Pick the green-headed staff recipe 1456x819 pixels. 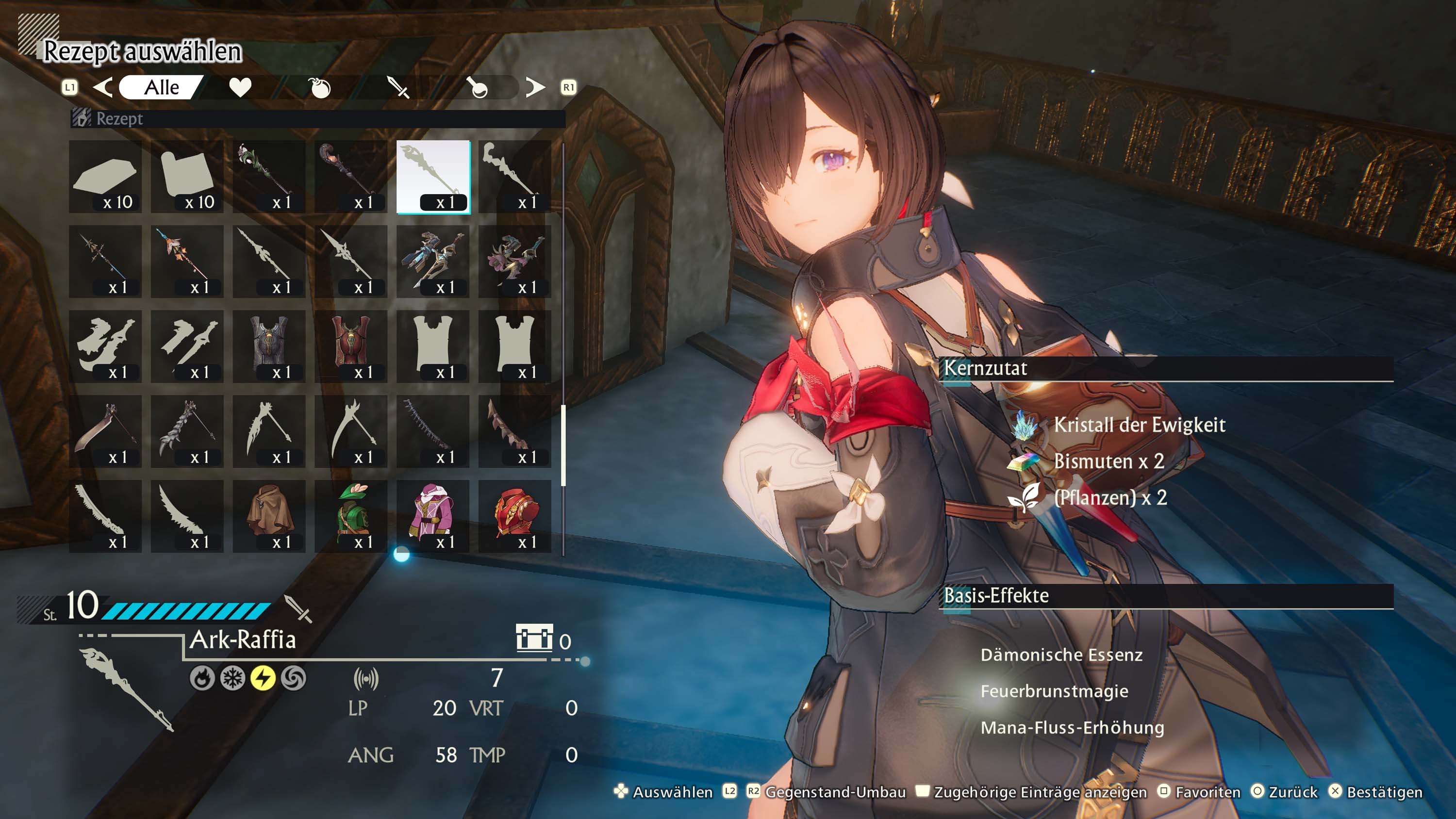click(269, 177)
